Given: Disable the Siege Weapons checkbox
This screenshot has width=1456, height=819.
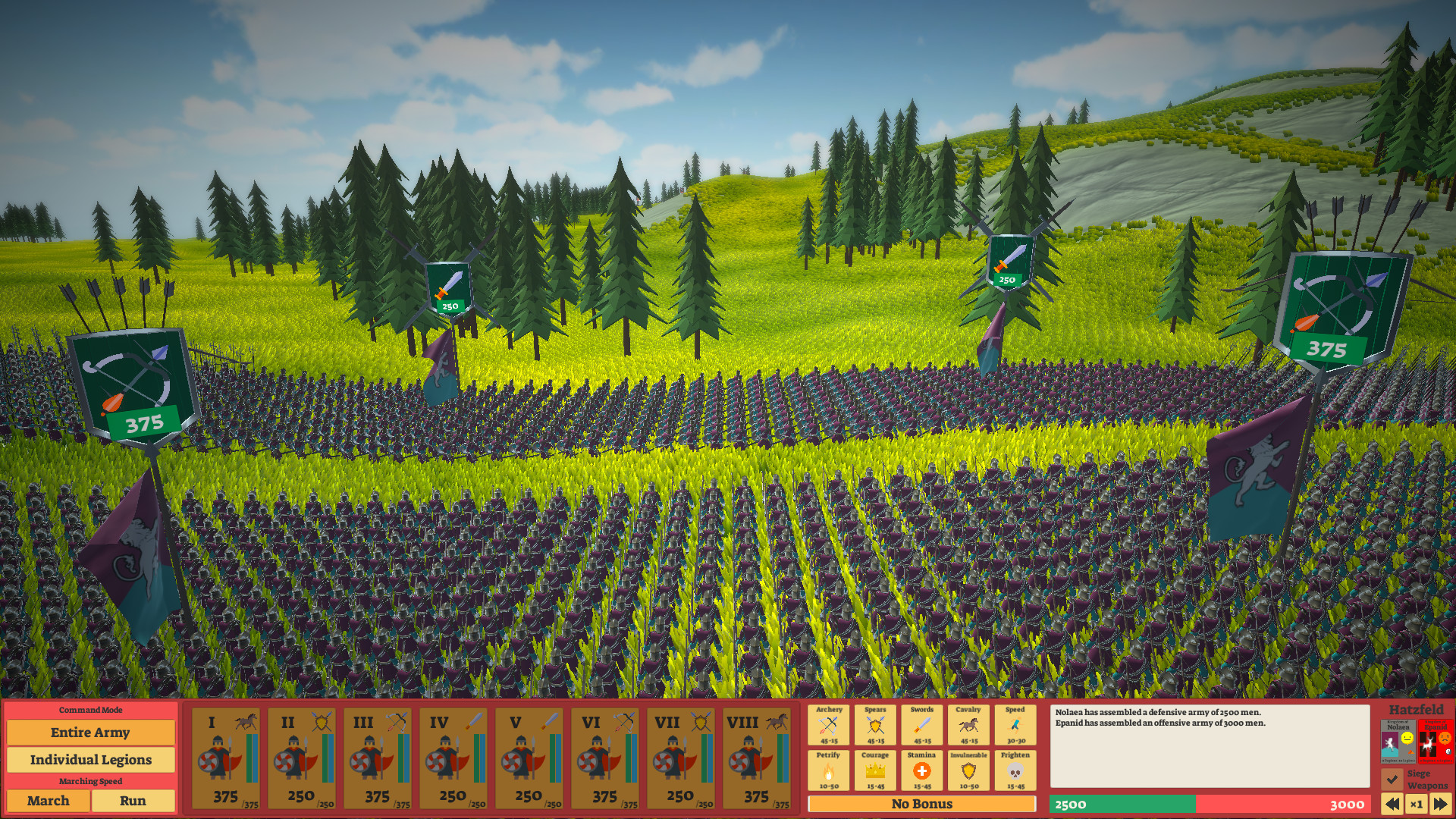Looking at the screenshot, I should tap(1392, 779).
